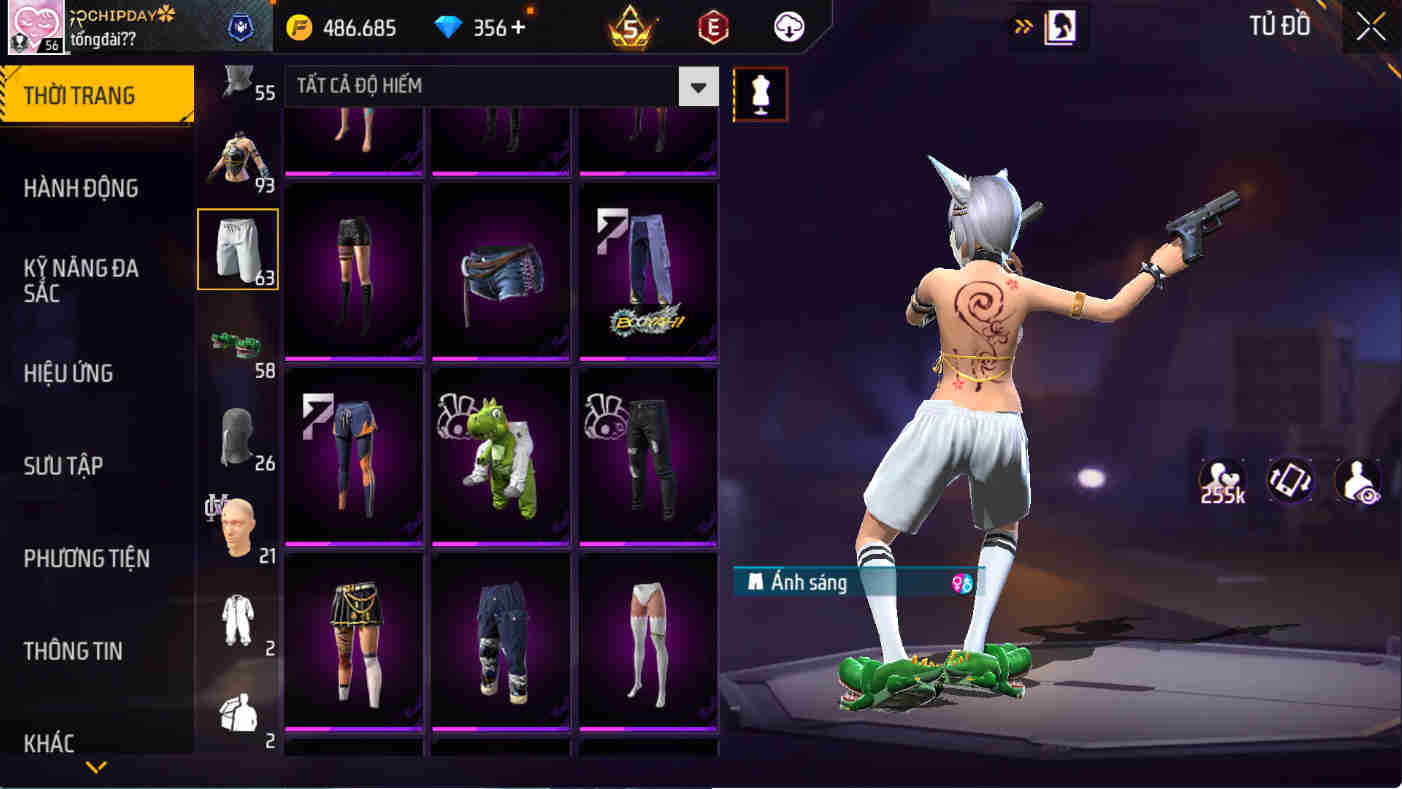Select the green dinosaur pants thumbnail
The image size is (1402, 789).
click(500, 455)
